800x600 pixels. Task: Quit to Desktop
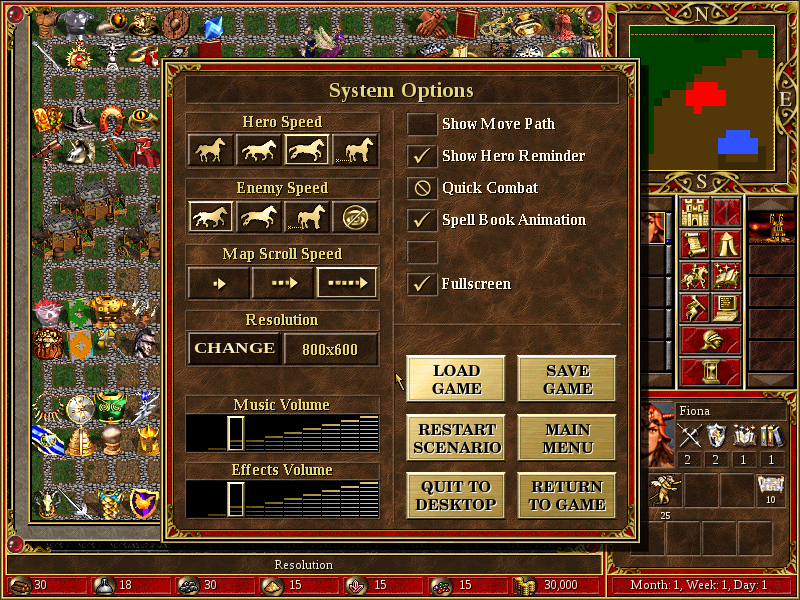click(456, 495)
